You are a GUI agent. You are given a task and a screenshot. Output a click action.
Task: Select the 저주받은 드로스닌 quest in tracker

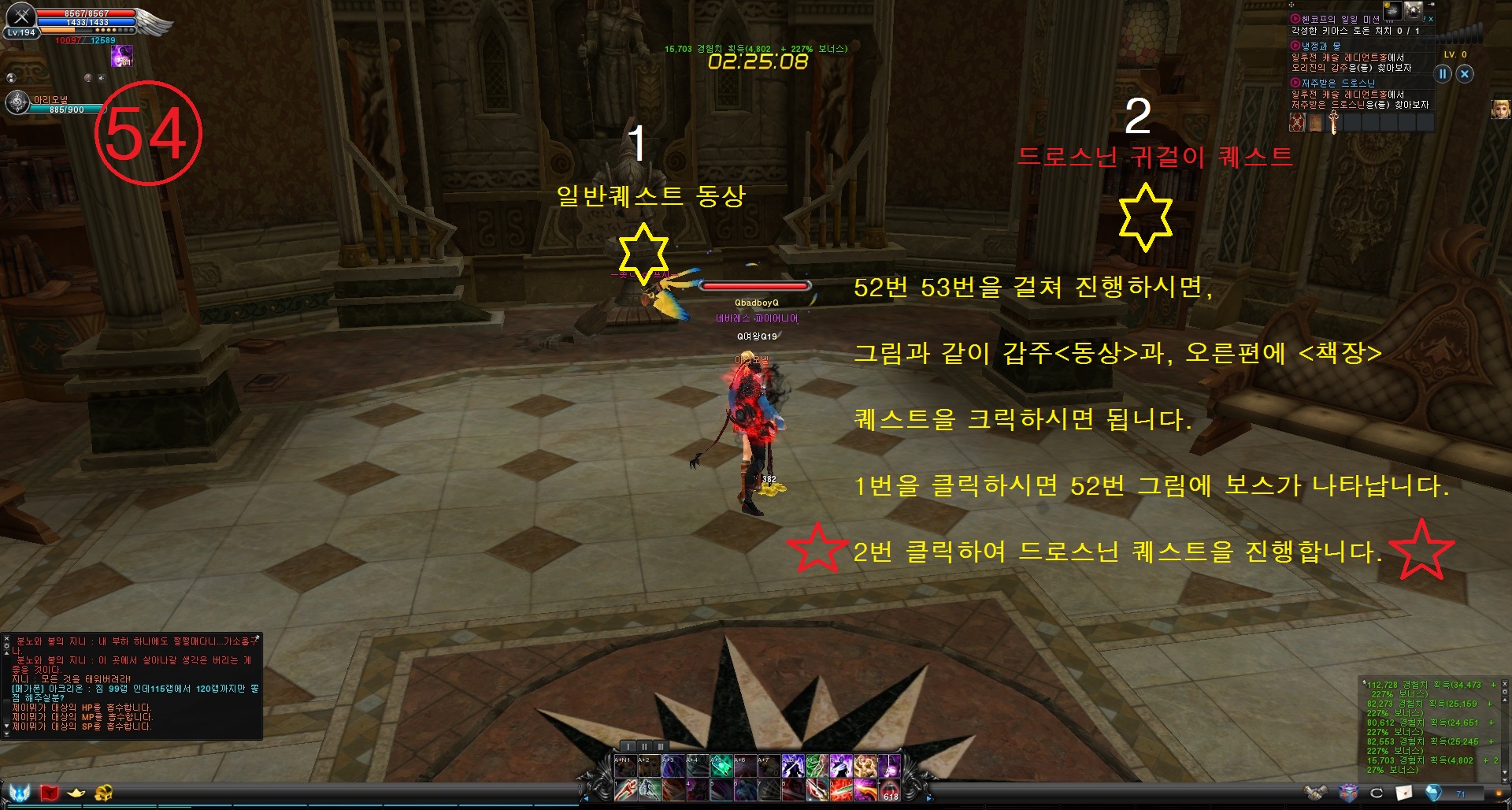[x=1337, y=83]
